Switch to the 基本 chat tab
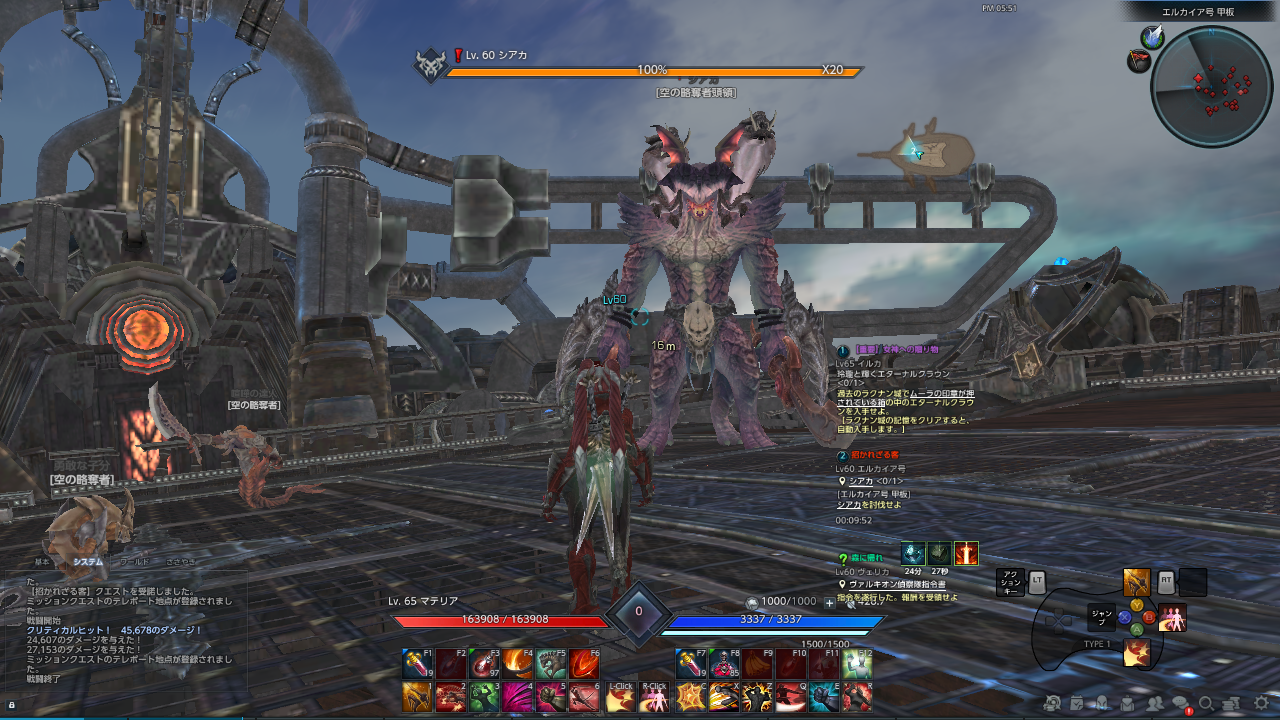Viewport: 1280px width, 720px height. coord(42,561)
